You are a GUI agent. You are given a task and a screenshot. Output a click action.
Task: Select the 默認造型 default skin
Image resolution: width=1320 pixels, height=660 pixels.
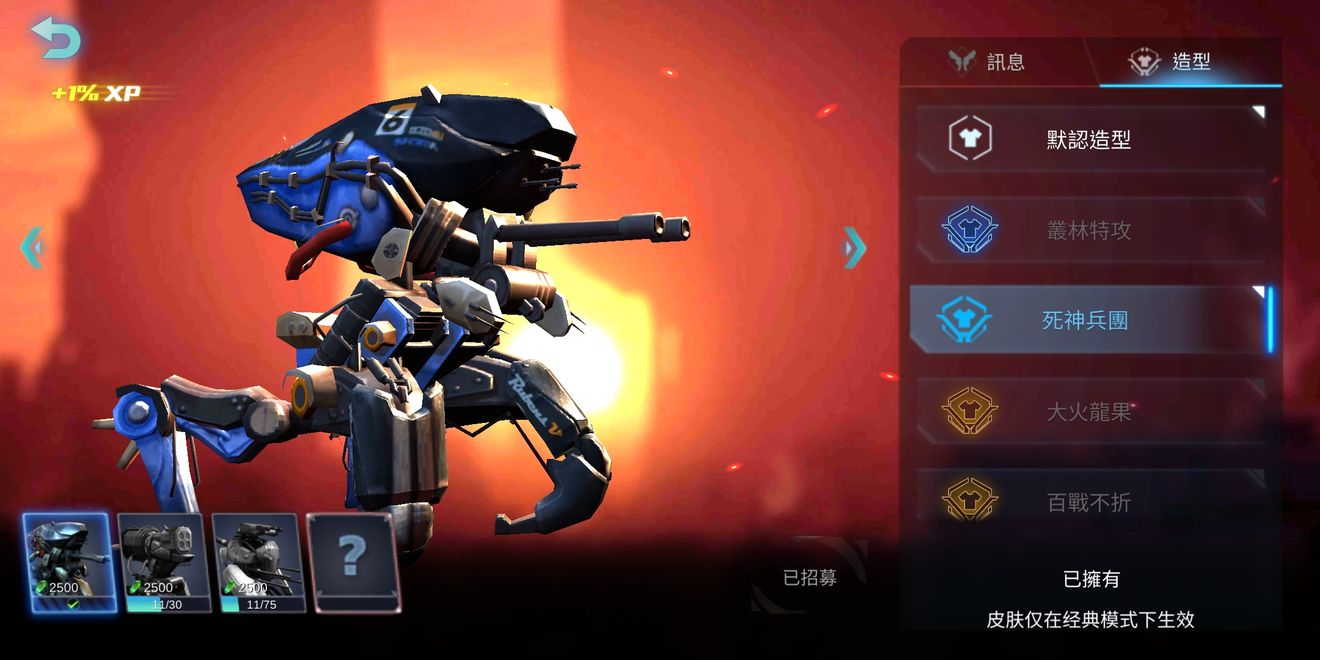1090,139
